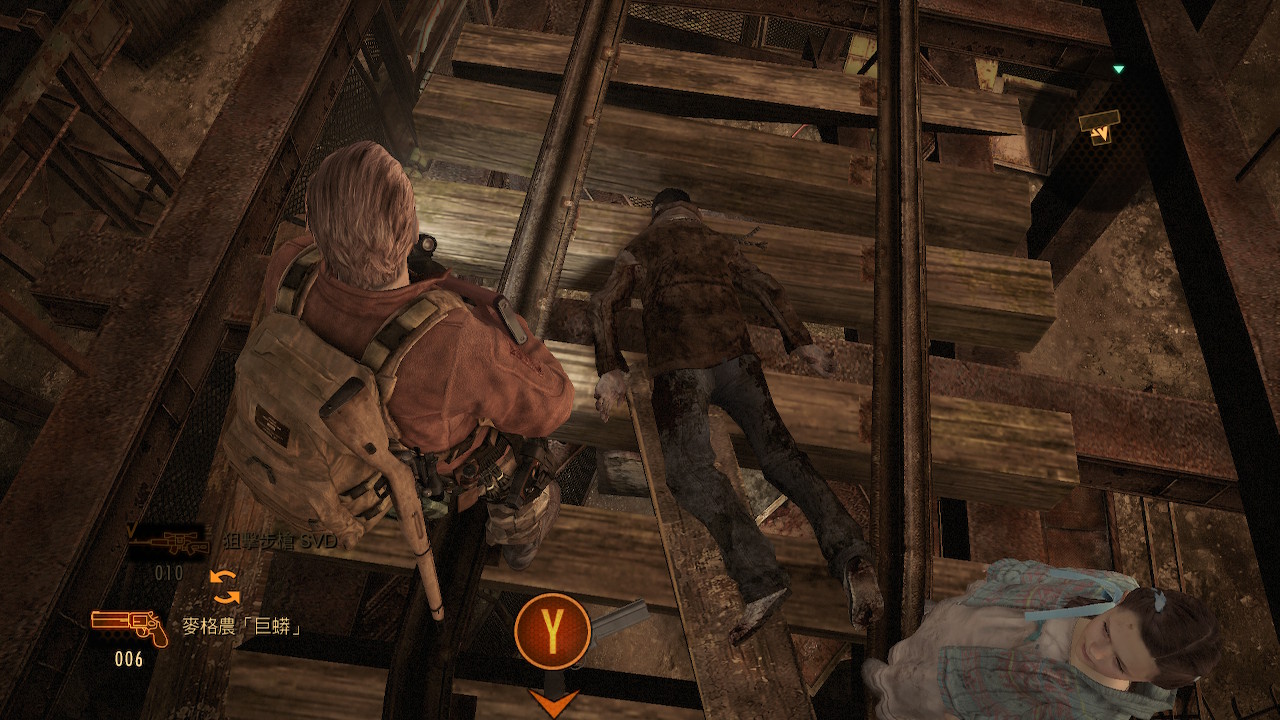Click the yellow arrow waypoint marker

coord(1098,127)
